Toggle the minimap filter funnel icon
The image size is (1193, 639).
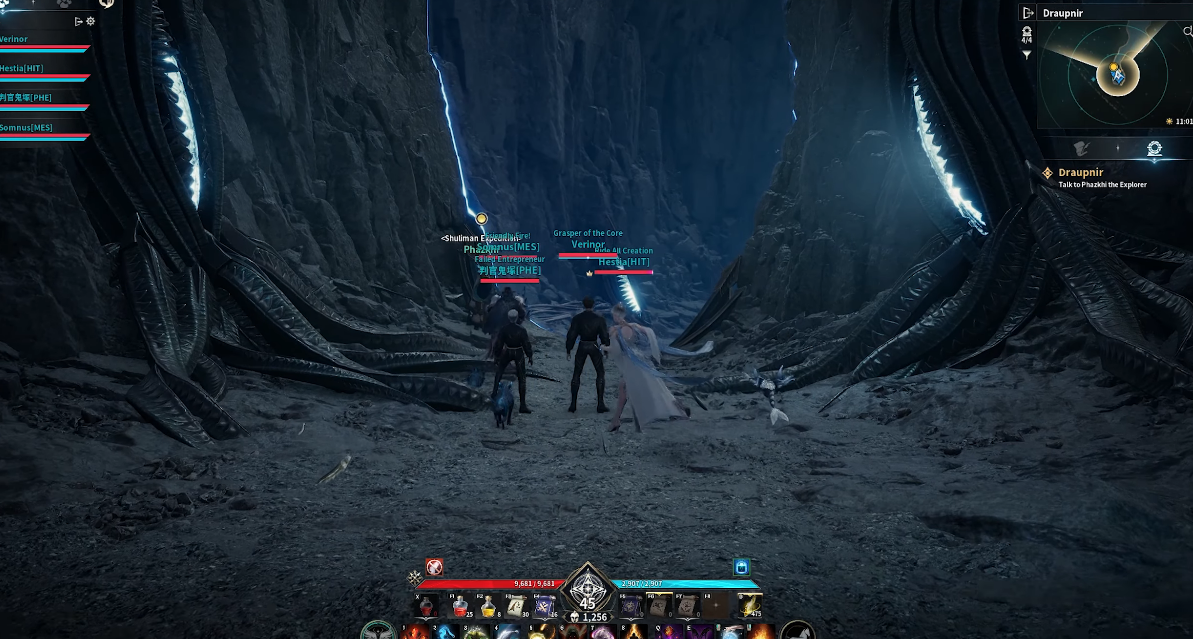(1027, 56)
